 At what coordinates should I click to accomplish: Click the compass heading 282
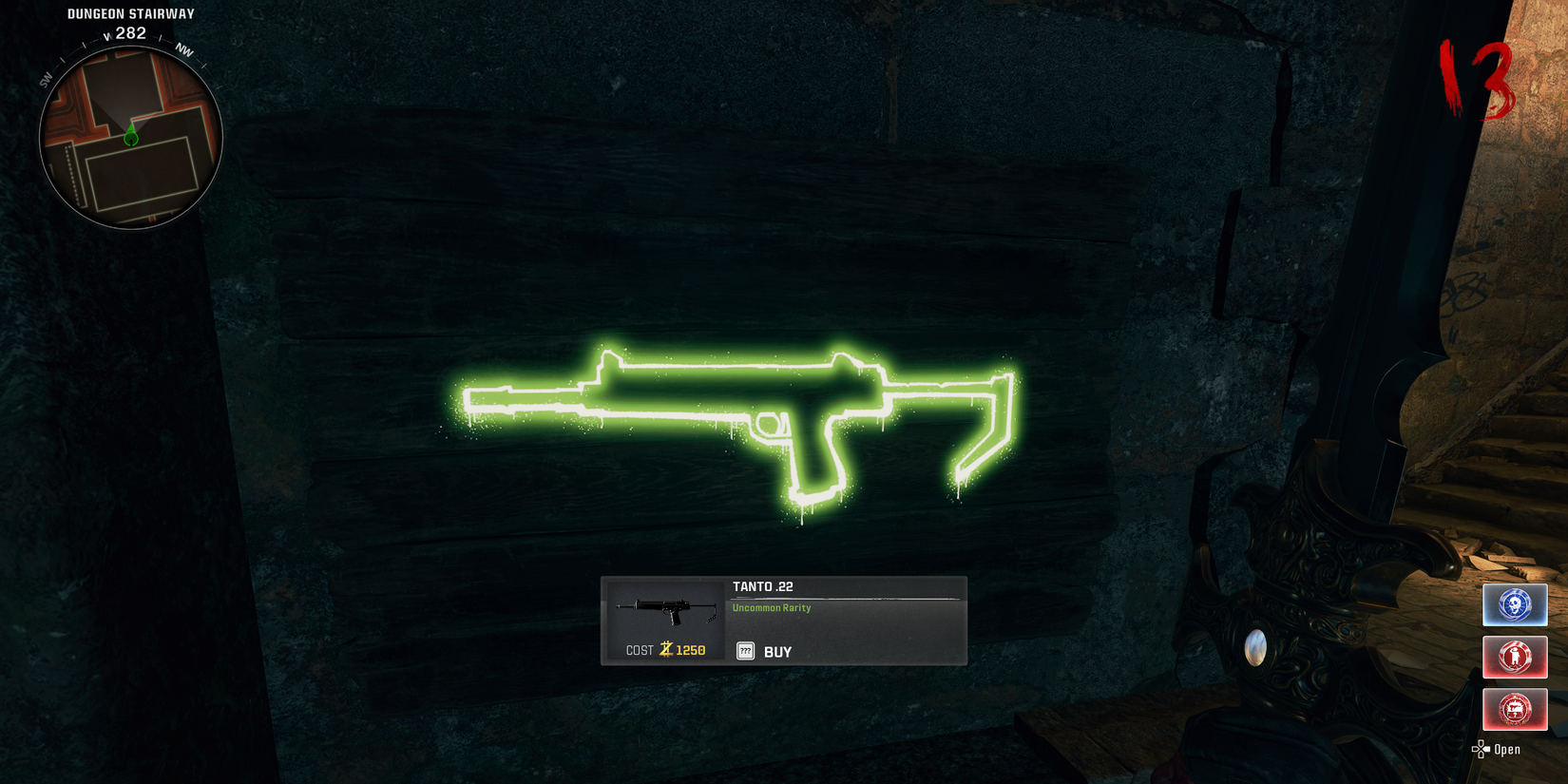coord(129,32)
